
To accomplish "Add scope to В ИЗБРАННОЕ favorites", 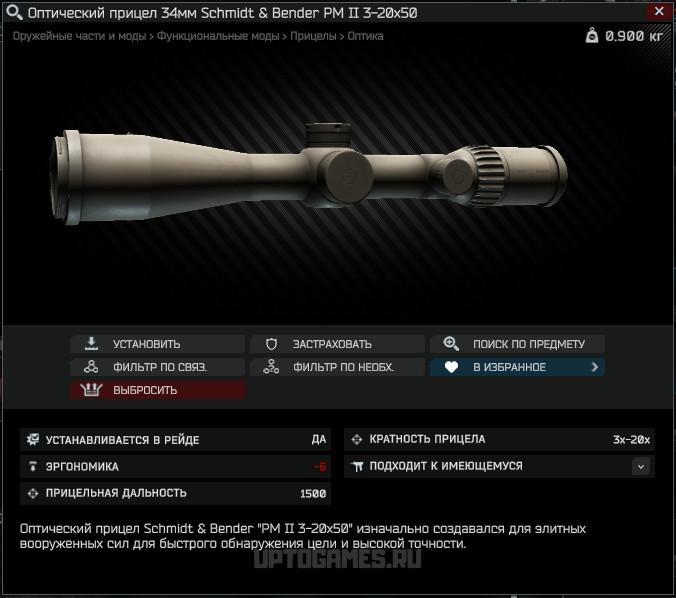I will (x=517, y=367).
